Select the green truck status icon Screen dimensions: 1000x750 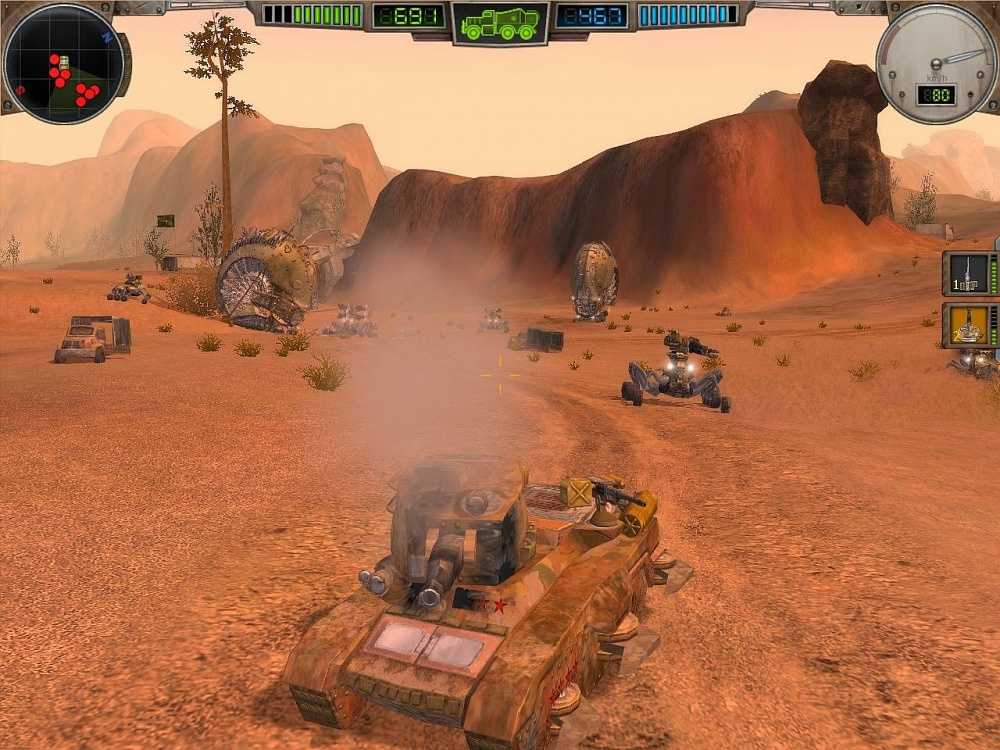point(499,24)
